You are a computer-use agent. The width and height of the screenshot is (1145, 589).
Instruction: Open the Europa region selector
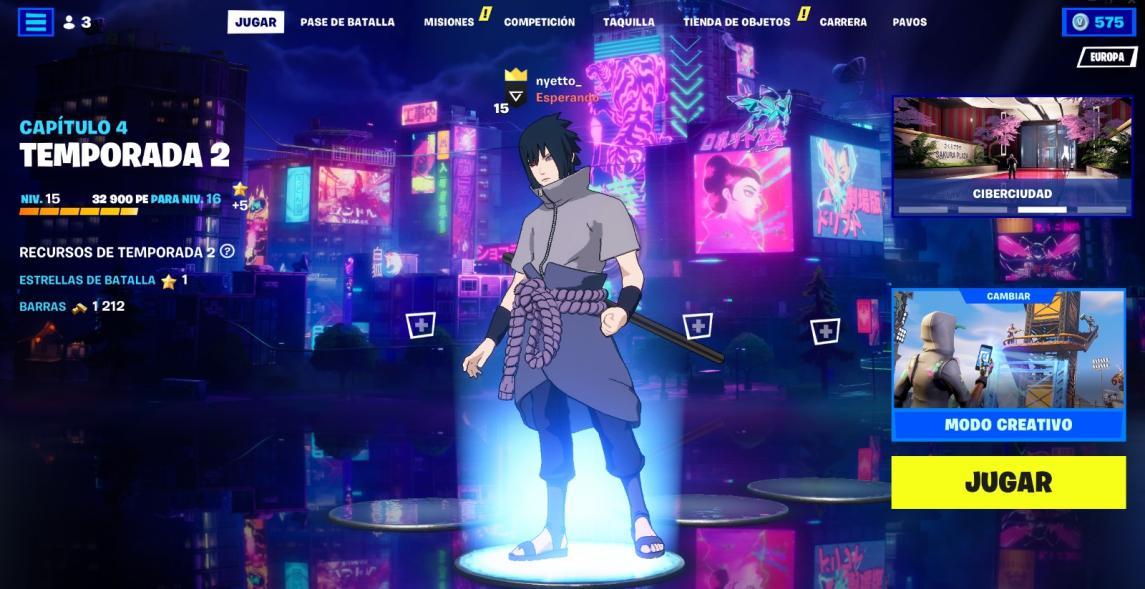click(1106, 57)
